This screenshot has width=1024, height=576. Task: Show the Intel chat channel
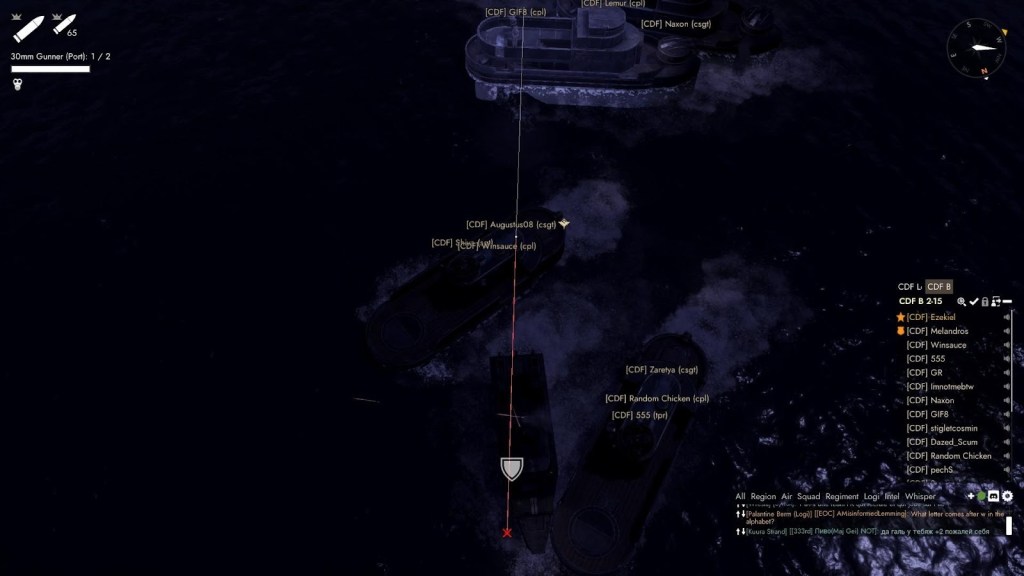(x=892, y=496)
